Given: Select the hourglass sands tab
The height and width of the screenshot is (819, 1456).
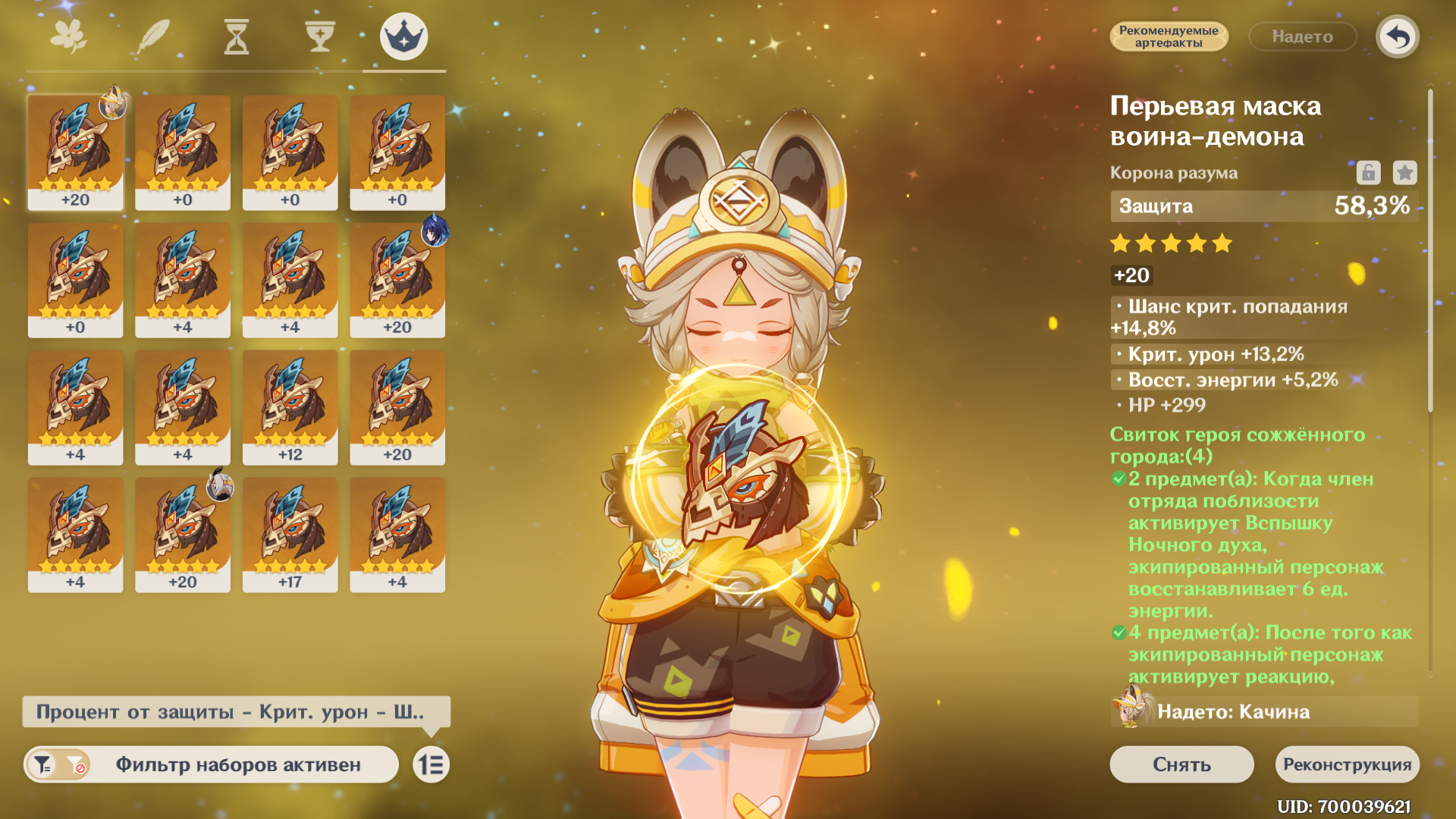Looking at the screenshot, I should [237, 36].
